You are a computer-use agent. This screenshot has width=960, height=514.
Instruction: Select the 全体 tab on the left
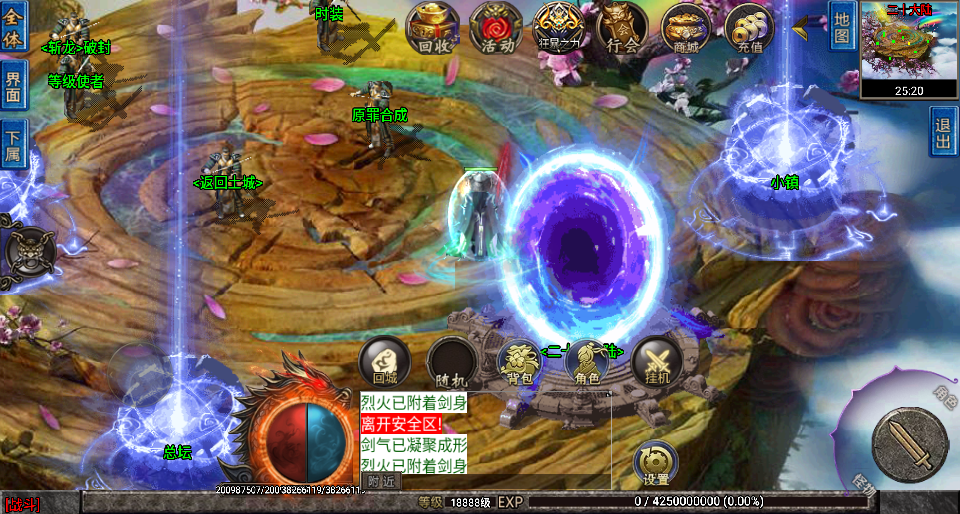[13, 24]
